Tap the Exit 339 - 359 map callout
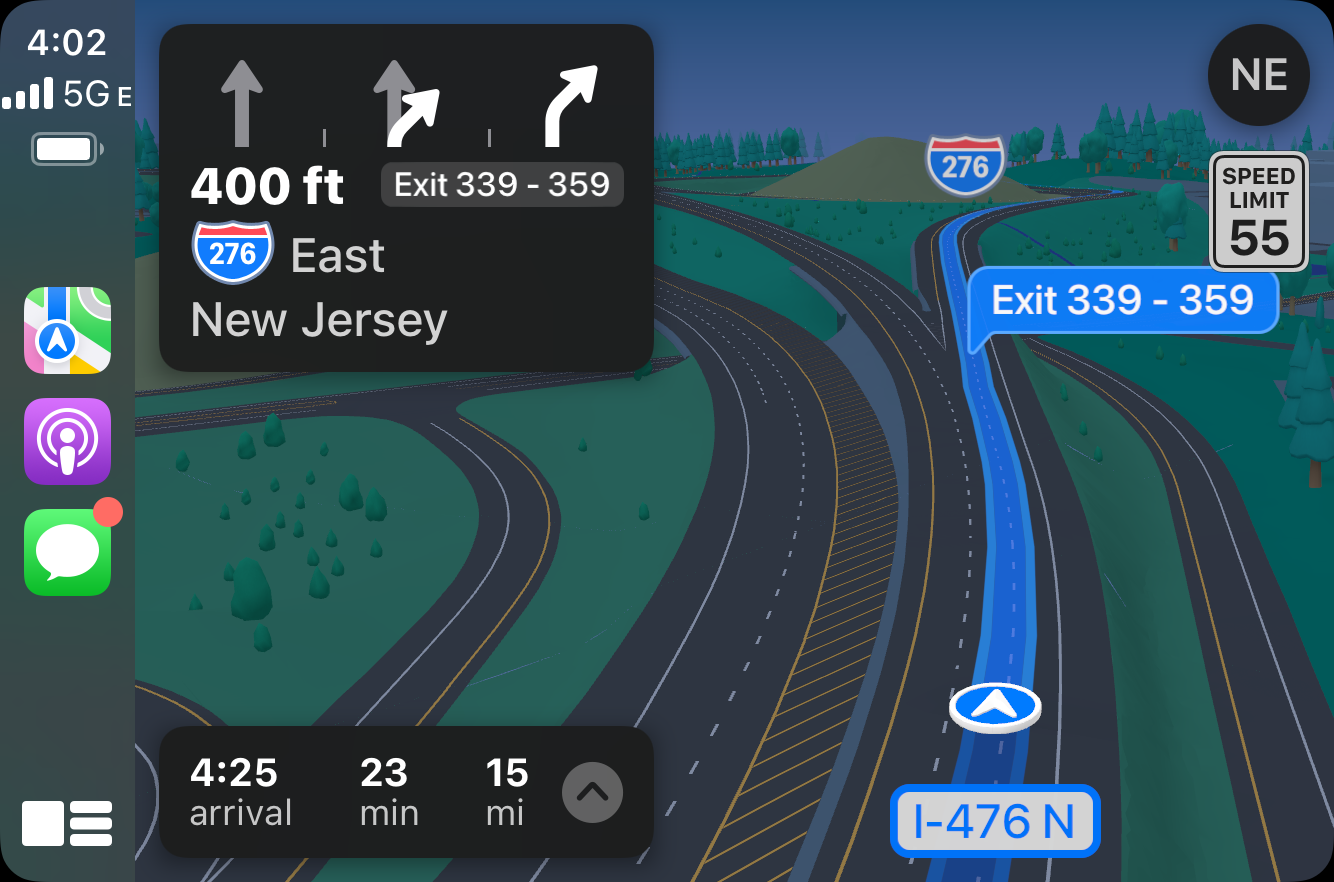This screenshot has height=882, width=1334. [x=1124, y=300]
